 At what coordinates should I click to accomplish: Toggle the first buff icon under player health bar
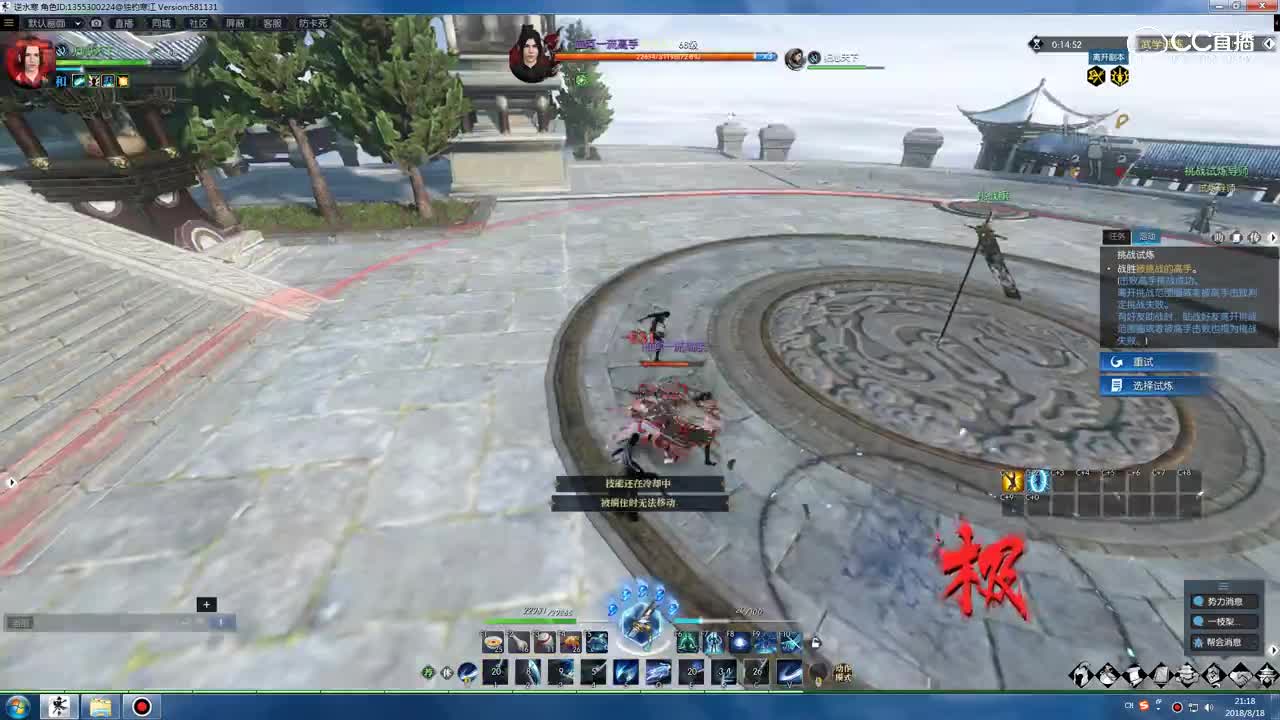tap(78, 81)
